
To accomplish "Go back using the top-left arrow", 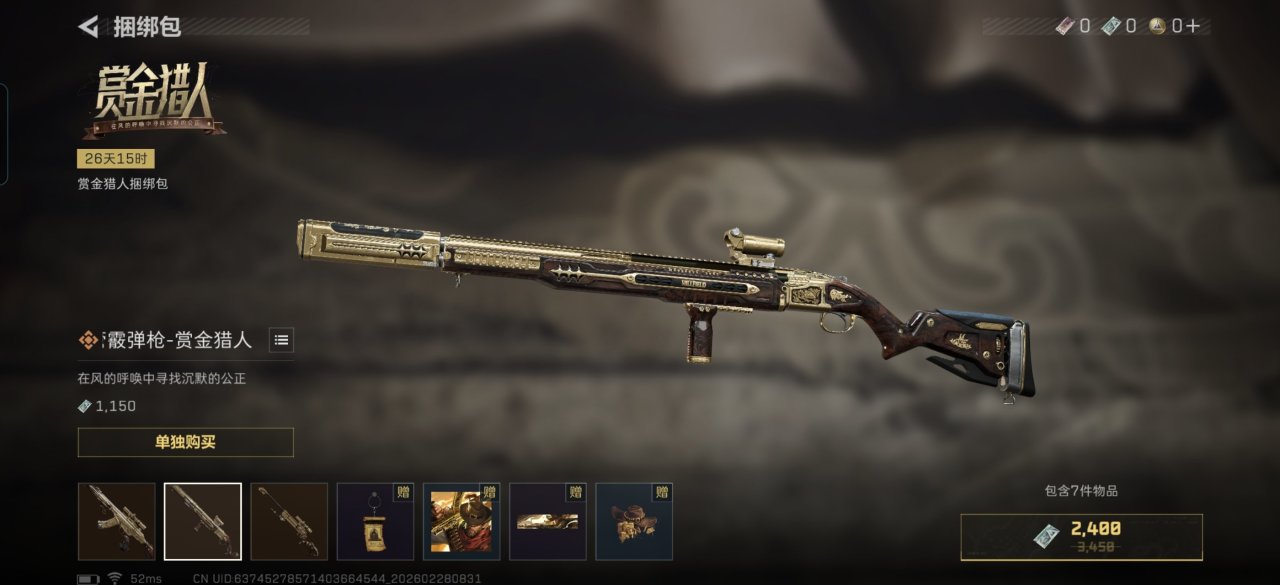I will pos(89,27).
